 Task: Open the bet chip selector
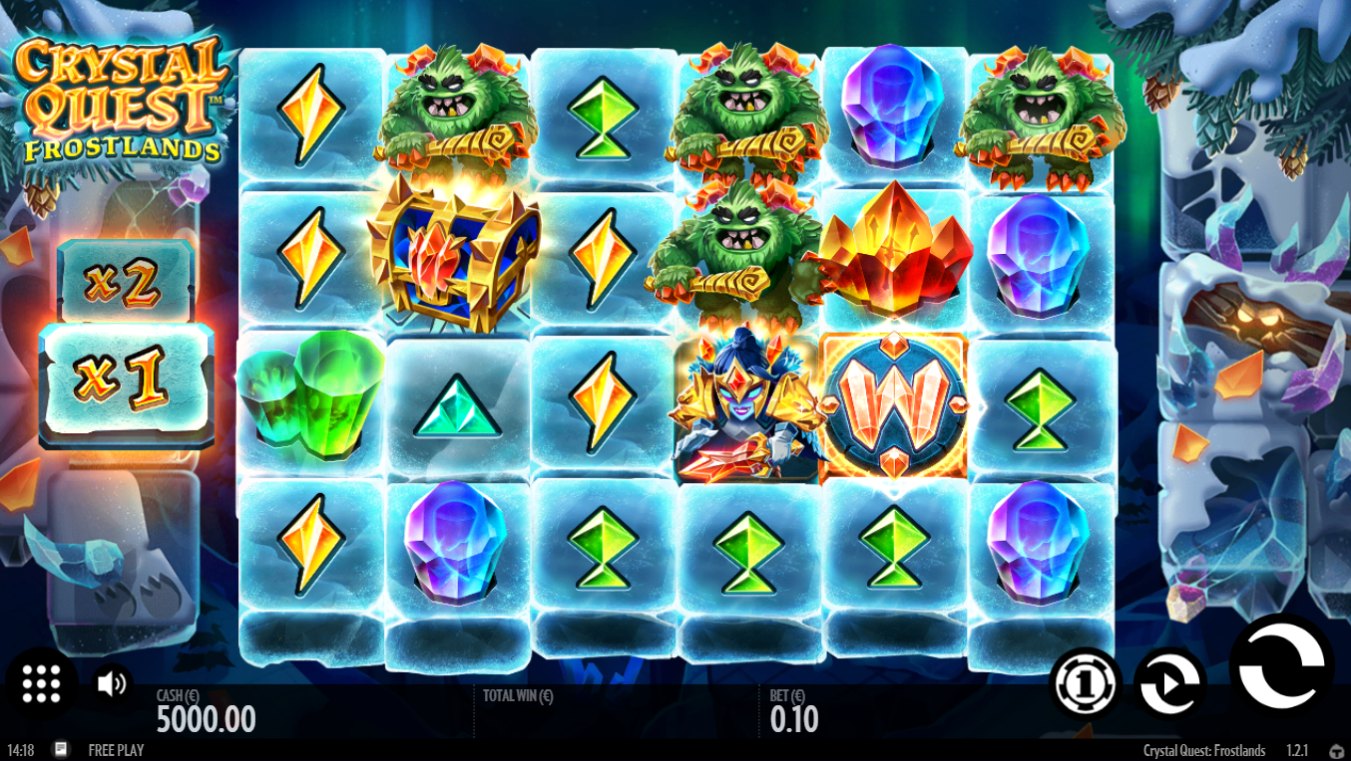coord(1086,683)
